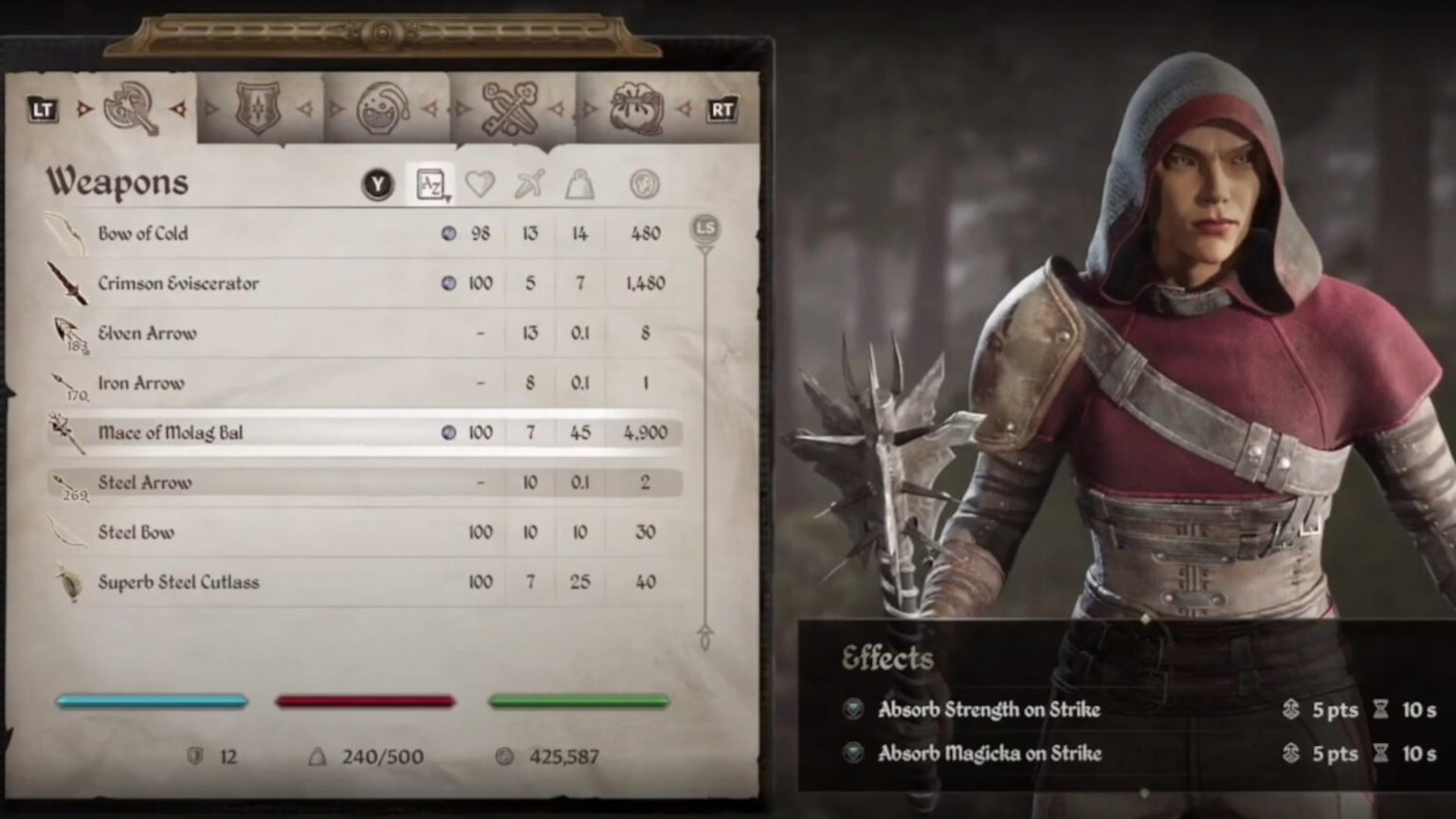Viewport: 1456px width, 819px height.
Task: Open the Effects panel header
Action: click(887, 658)
